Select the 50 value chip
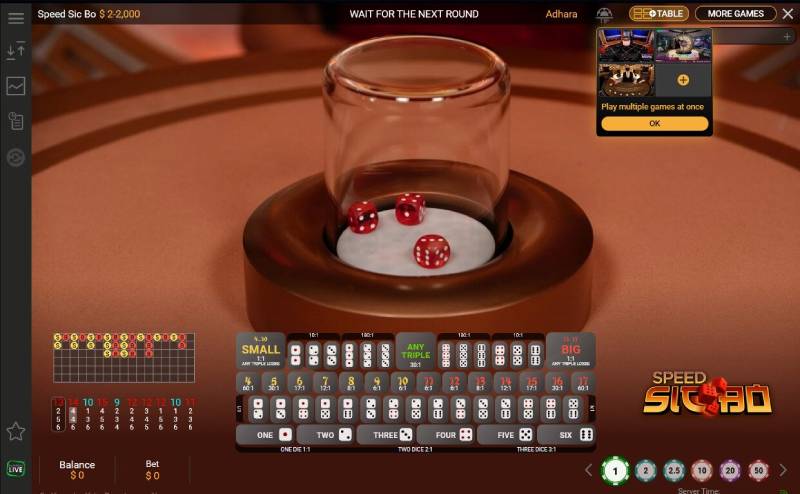This screenshot has height=494, width=800. coord(758,470)
